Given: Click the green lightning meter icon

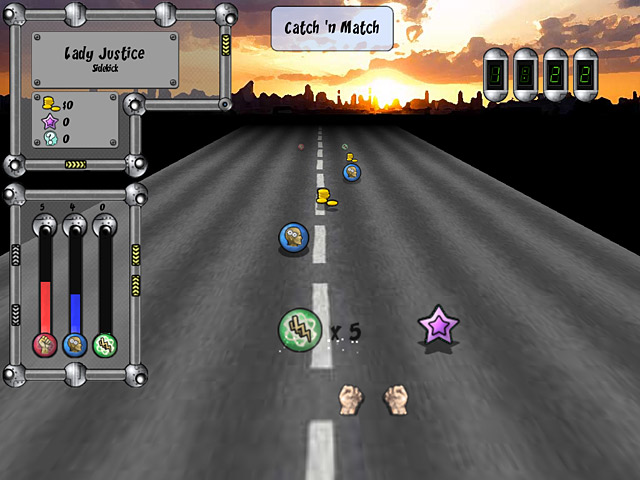Looking at the screenshot, I should 105,345.
